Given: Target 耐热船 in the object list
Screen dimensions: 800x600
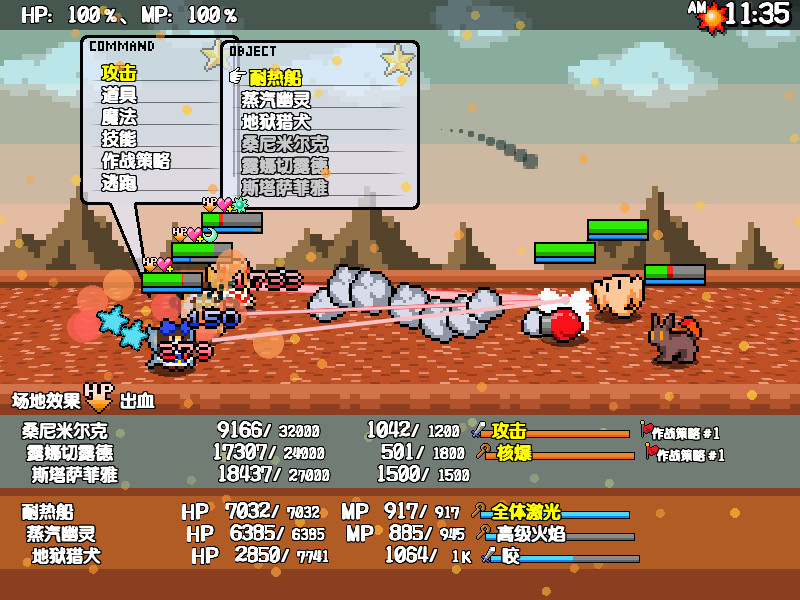Looking at the screenshot, I should [275, 78].
